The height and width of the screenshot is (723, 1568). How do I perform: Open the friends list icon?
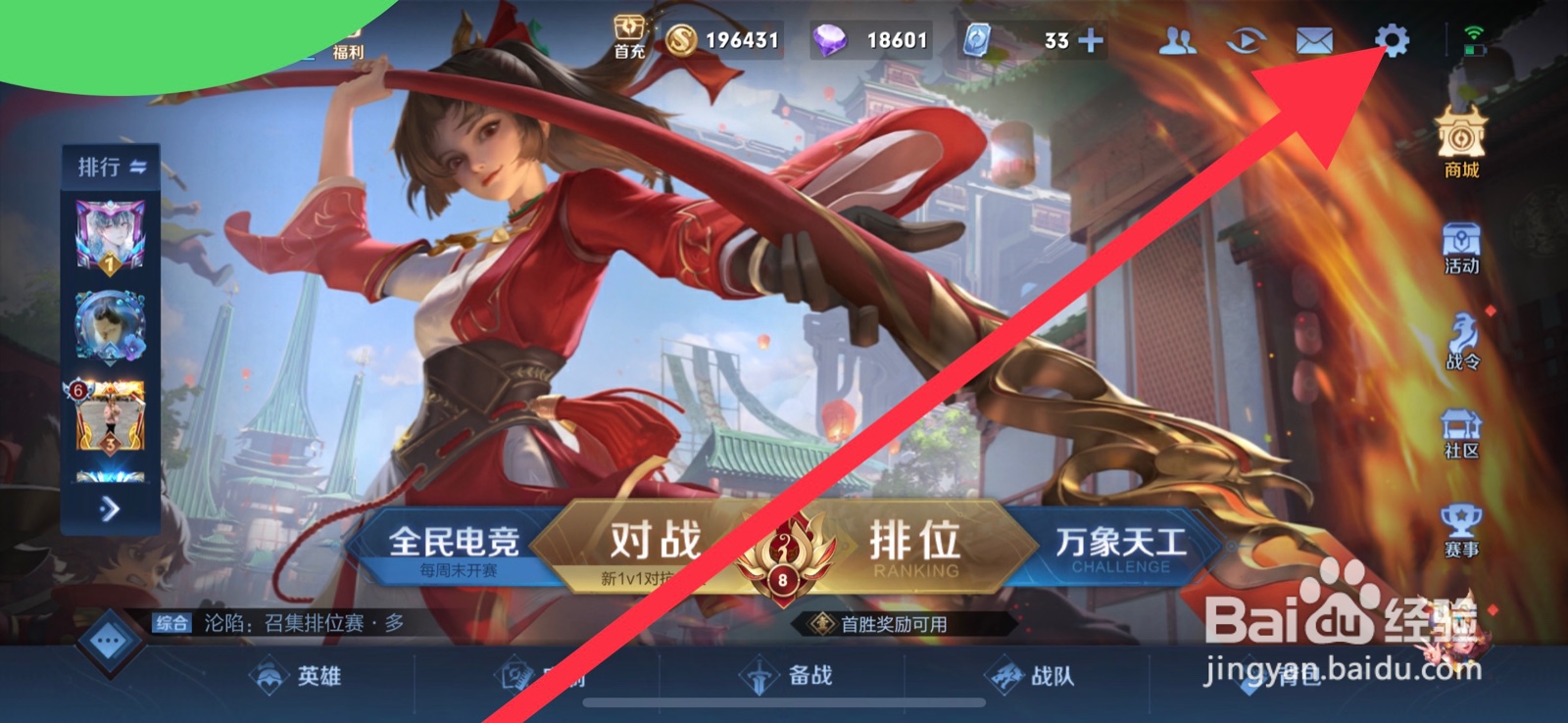tap(1179, 39)
